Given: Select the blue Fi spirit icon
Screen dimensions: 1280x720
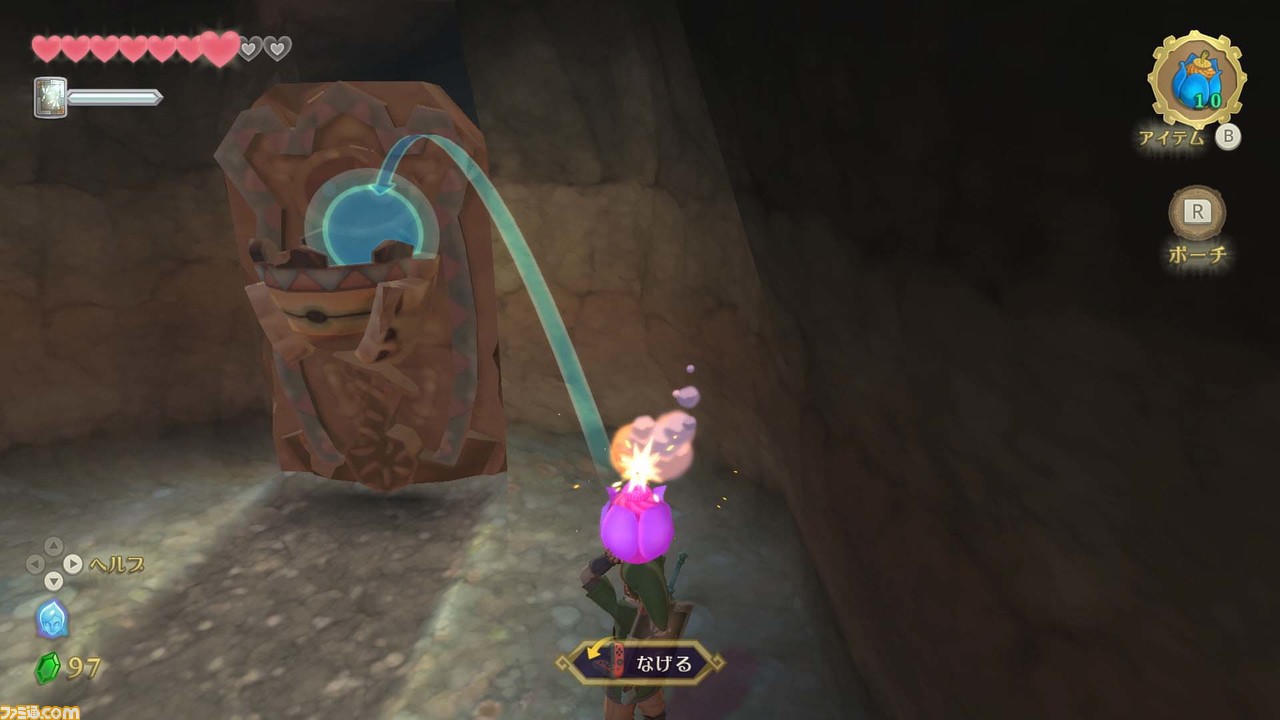Looking at the screenshot, I should 53,619.
